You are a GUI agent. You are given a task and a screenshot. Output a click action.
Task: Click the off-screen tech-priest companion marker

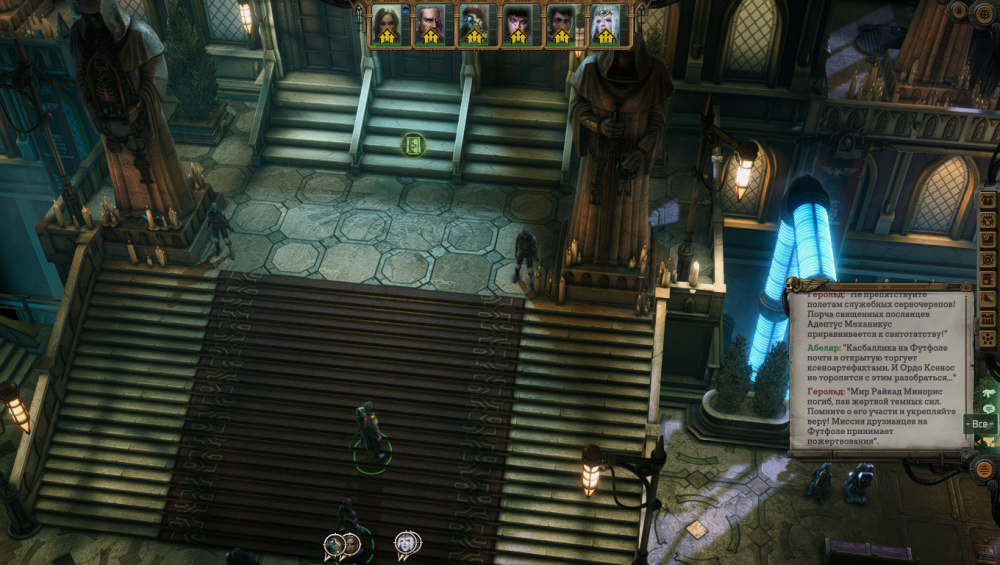point(335,544)
